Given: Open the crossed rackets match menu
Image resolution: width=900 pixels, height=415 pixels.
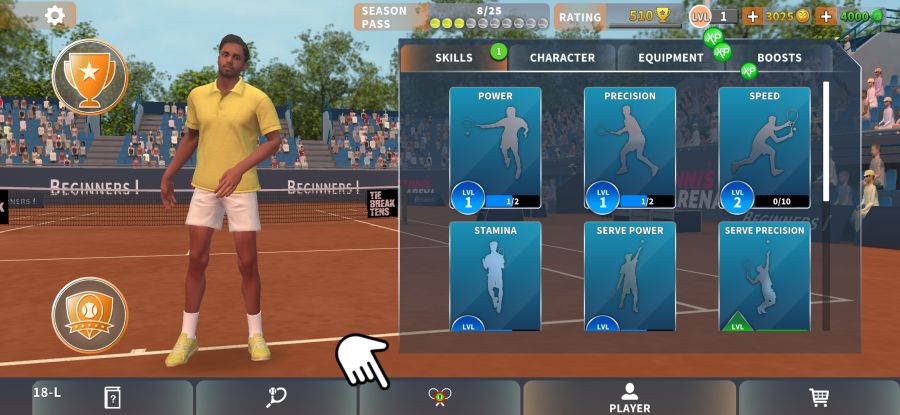Looking at the screenshot, I should click(439, 397).
